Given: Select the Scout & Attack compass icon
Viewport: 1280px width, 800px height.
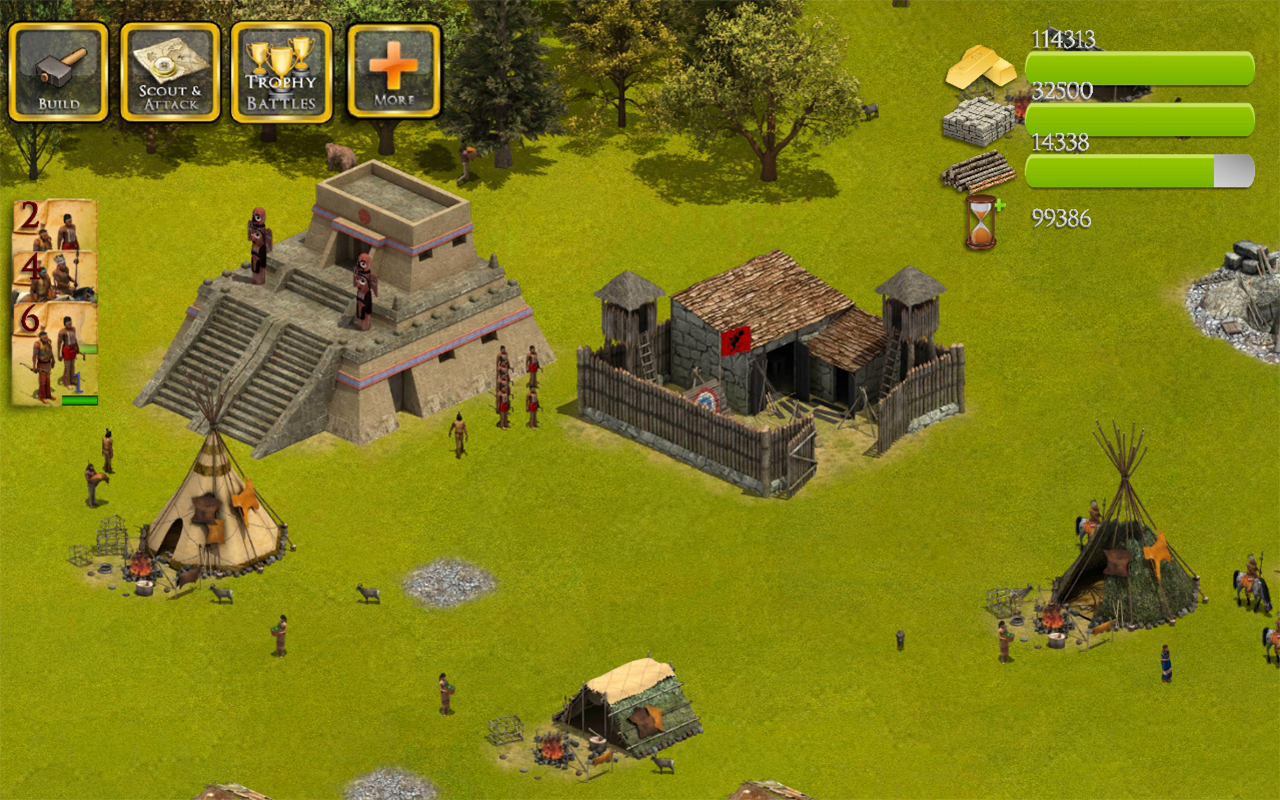Looking at the screenshot, I should [x=168, y=70].
